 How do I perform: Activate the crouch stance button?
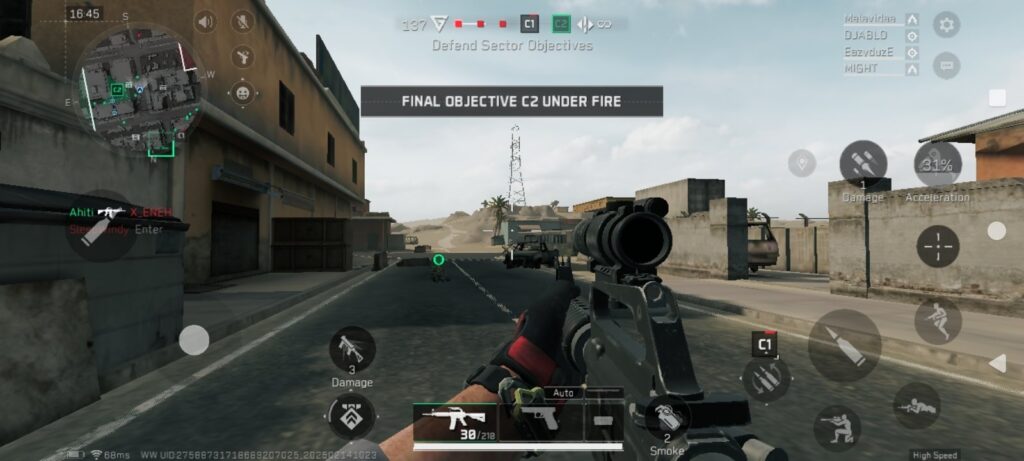coord(836,428)
